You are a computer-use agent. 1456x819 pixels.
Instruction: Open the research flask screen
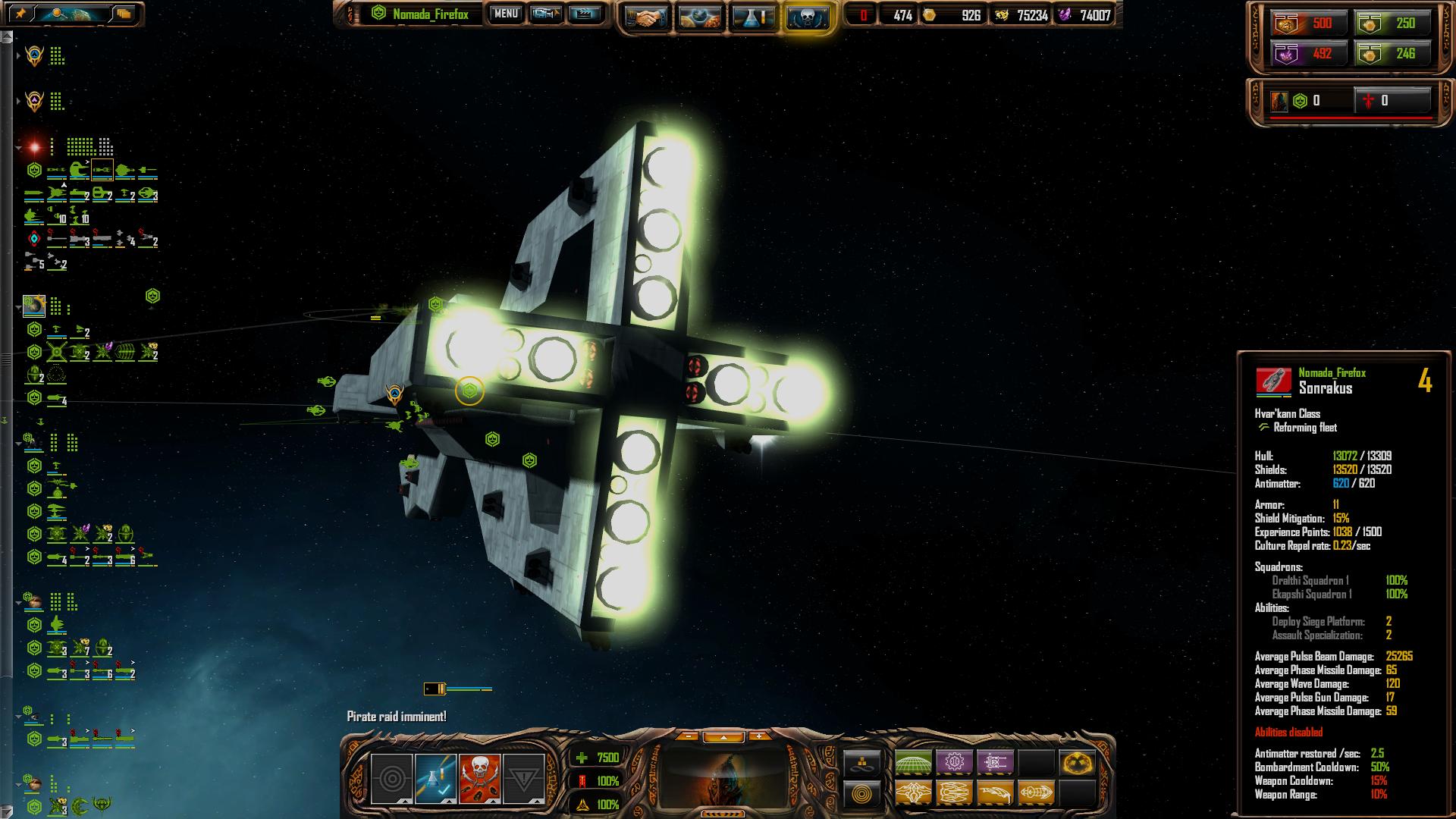[753, 17]
